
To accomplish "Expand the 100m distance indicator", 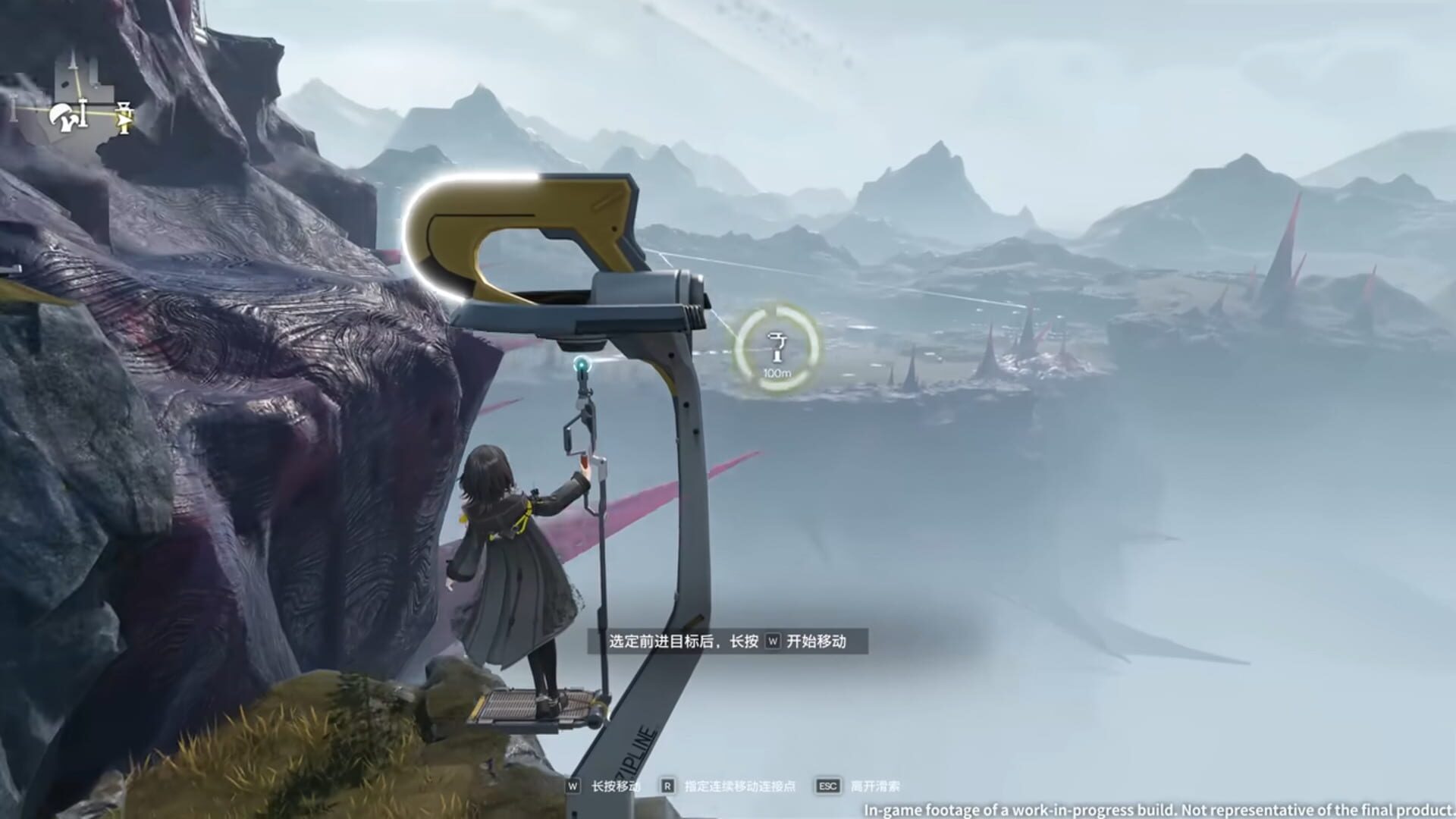I will coord(778,372).
